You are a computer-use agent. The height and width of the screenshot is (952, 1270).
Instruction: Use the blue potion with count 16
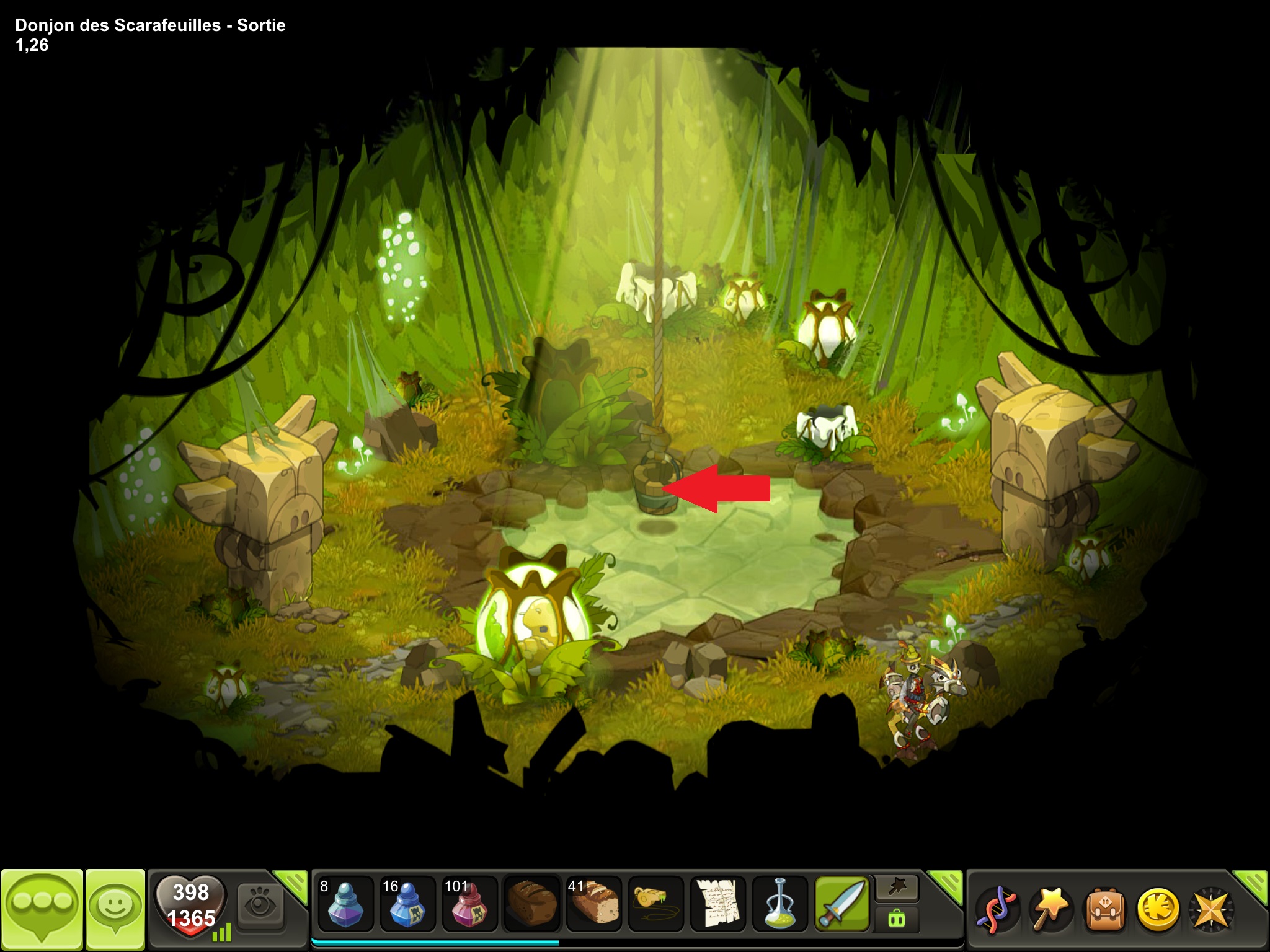click(407, 904)
